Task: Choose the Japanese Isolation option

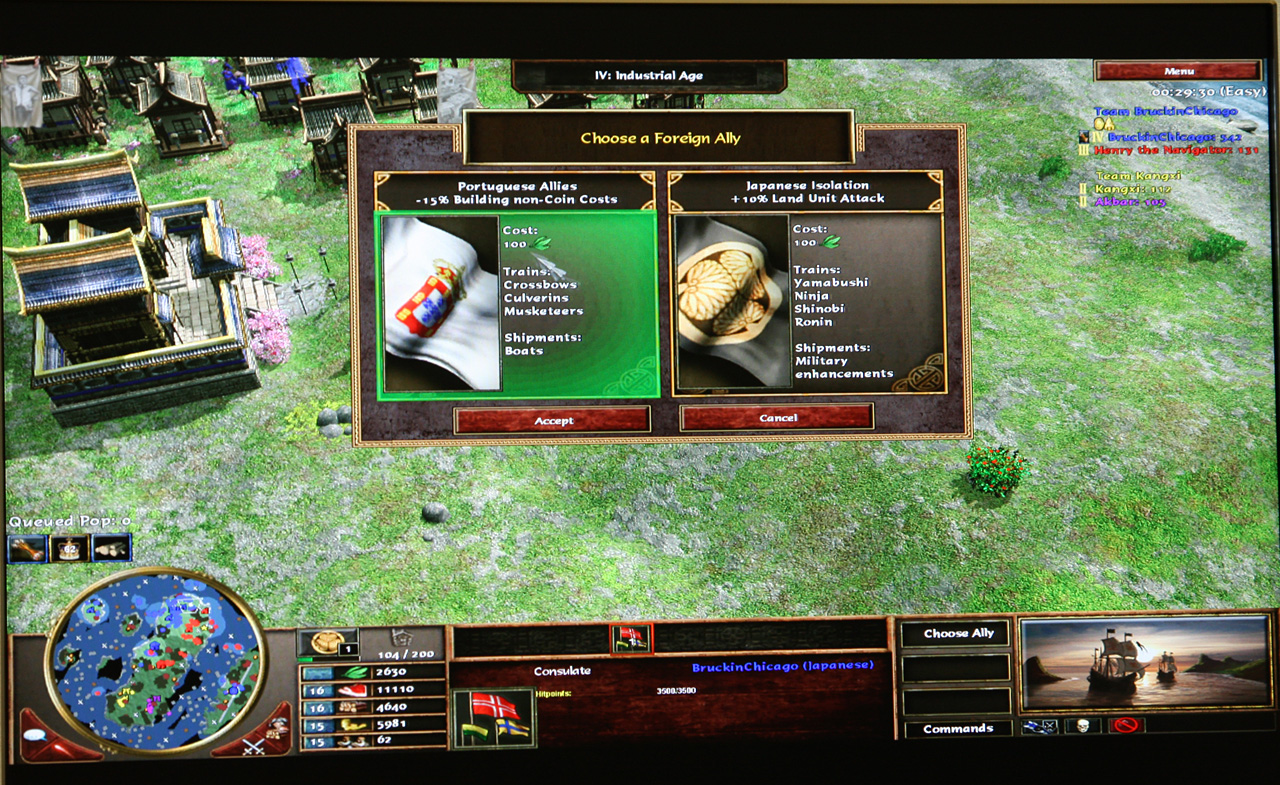Action: point(808,301)
